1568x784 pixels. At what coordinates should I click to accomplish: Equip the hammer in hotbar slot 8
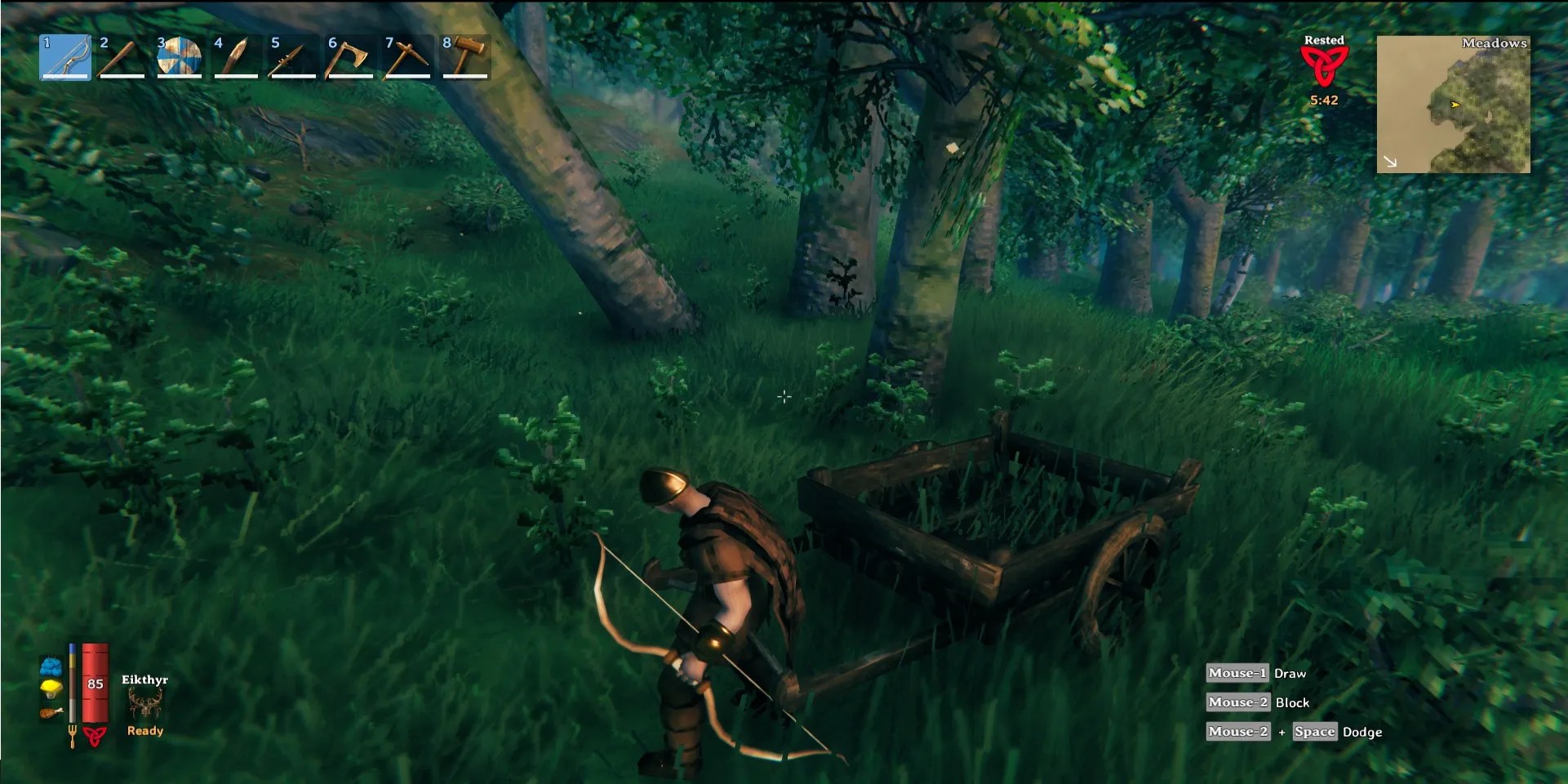464,57
